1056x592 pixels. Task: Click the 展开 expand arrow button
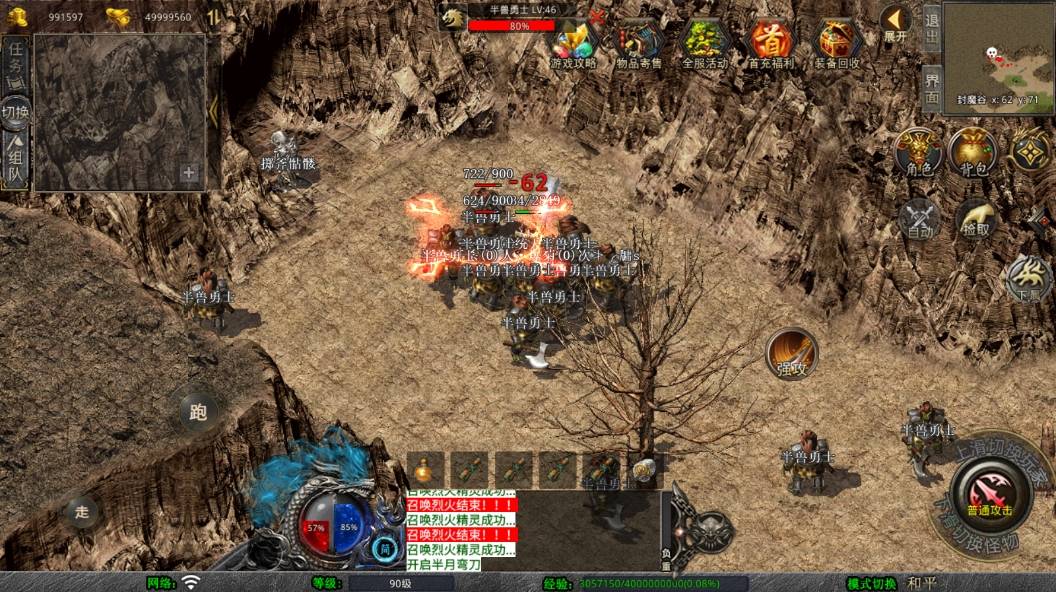pos(895,23)
